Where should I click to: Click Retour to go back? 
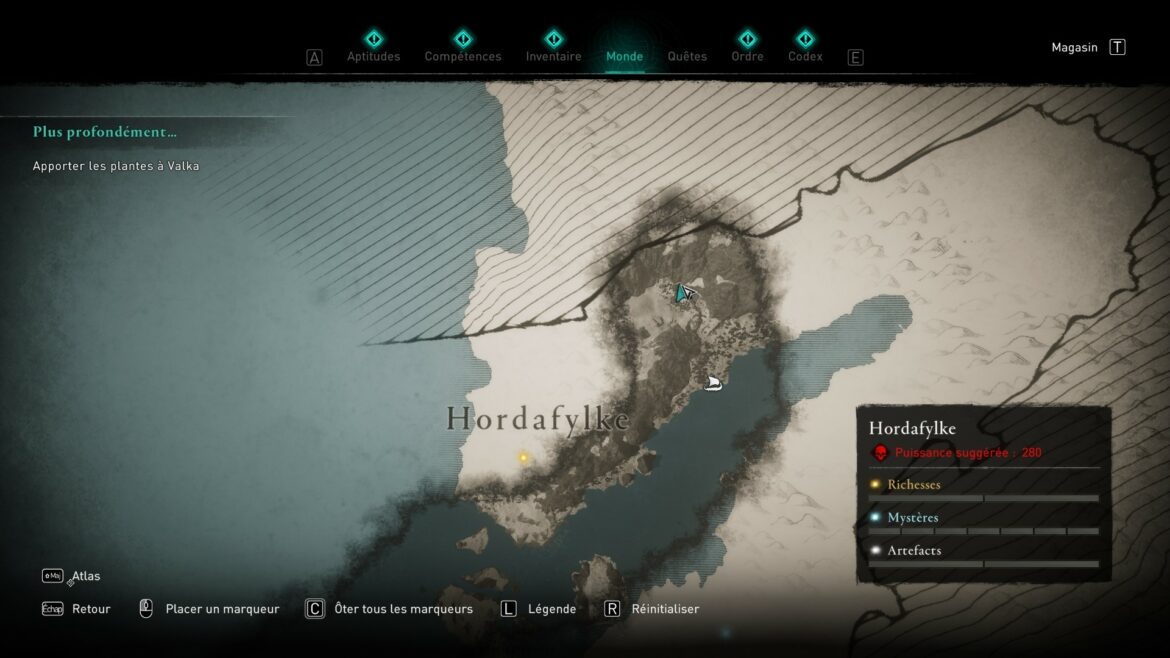point(90,609)
